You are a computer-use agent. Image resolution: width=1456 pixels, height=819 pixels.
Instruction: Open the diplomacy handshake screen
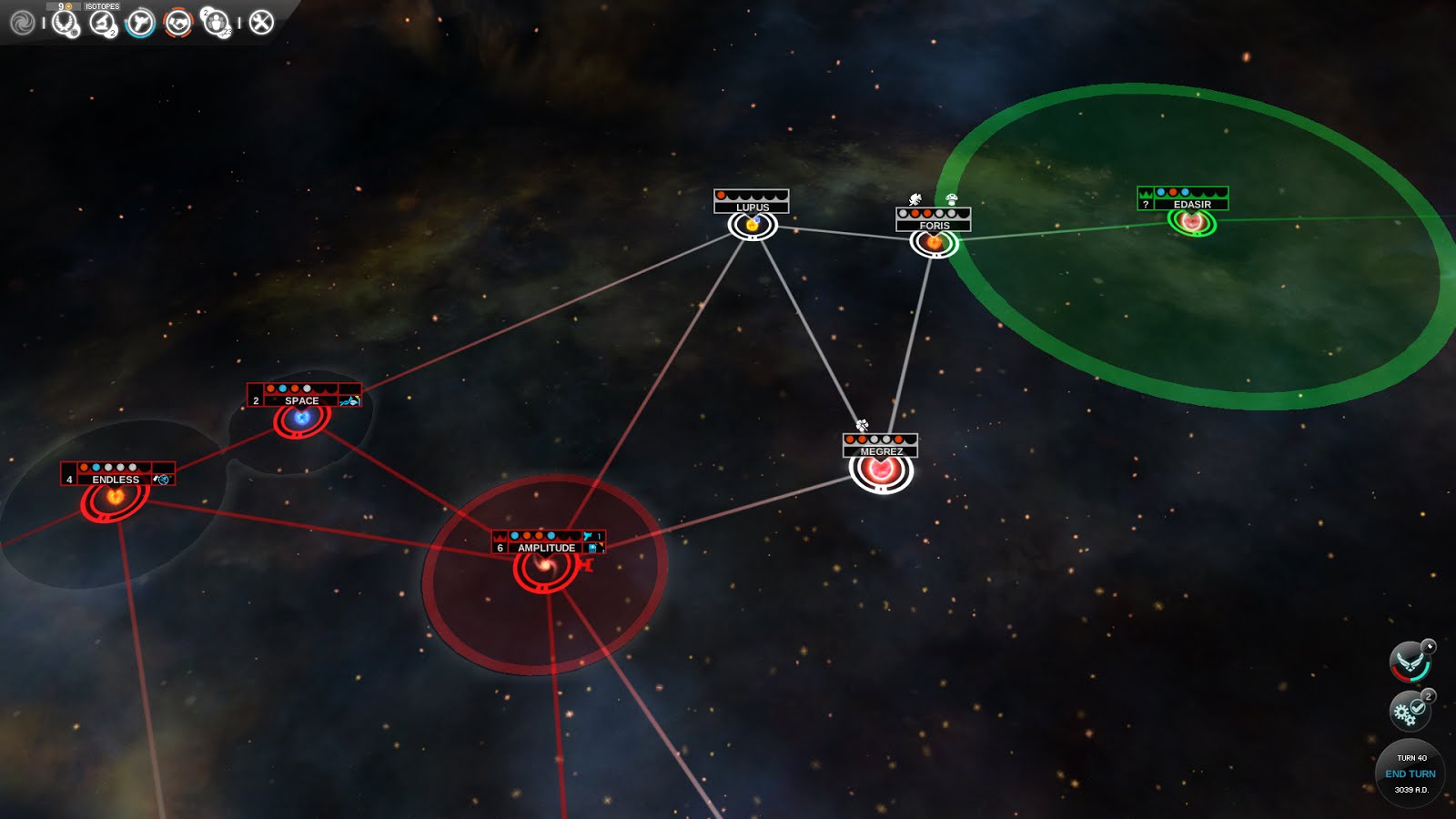pyautogui.click(x=178, y=22)
